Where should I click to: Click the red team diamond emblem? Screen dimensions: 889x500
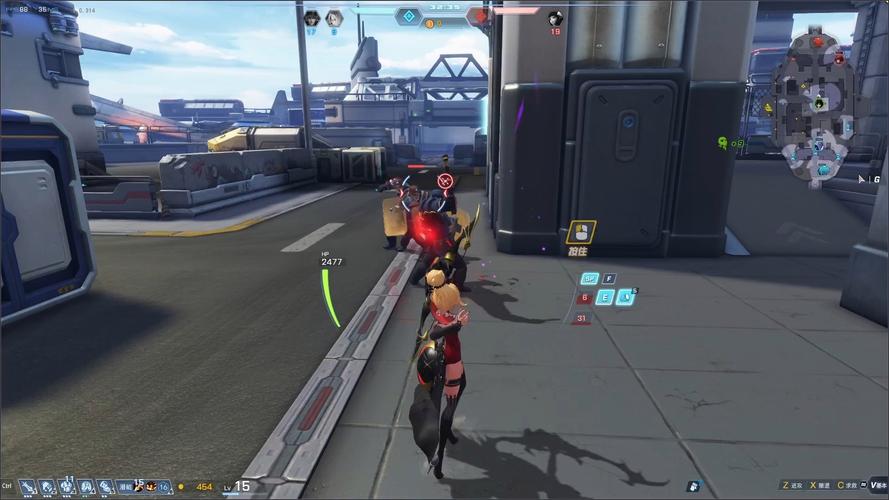click(x=482, y=16)
